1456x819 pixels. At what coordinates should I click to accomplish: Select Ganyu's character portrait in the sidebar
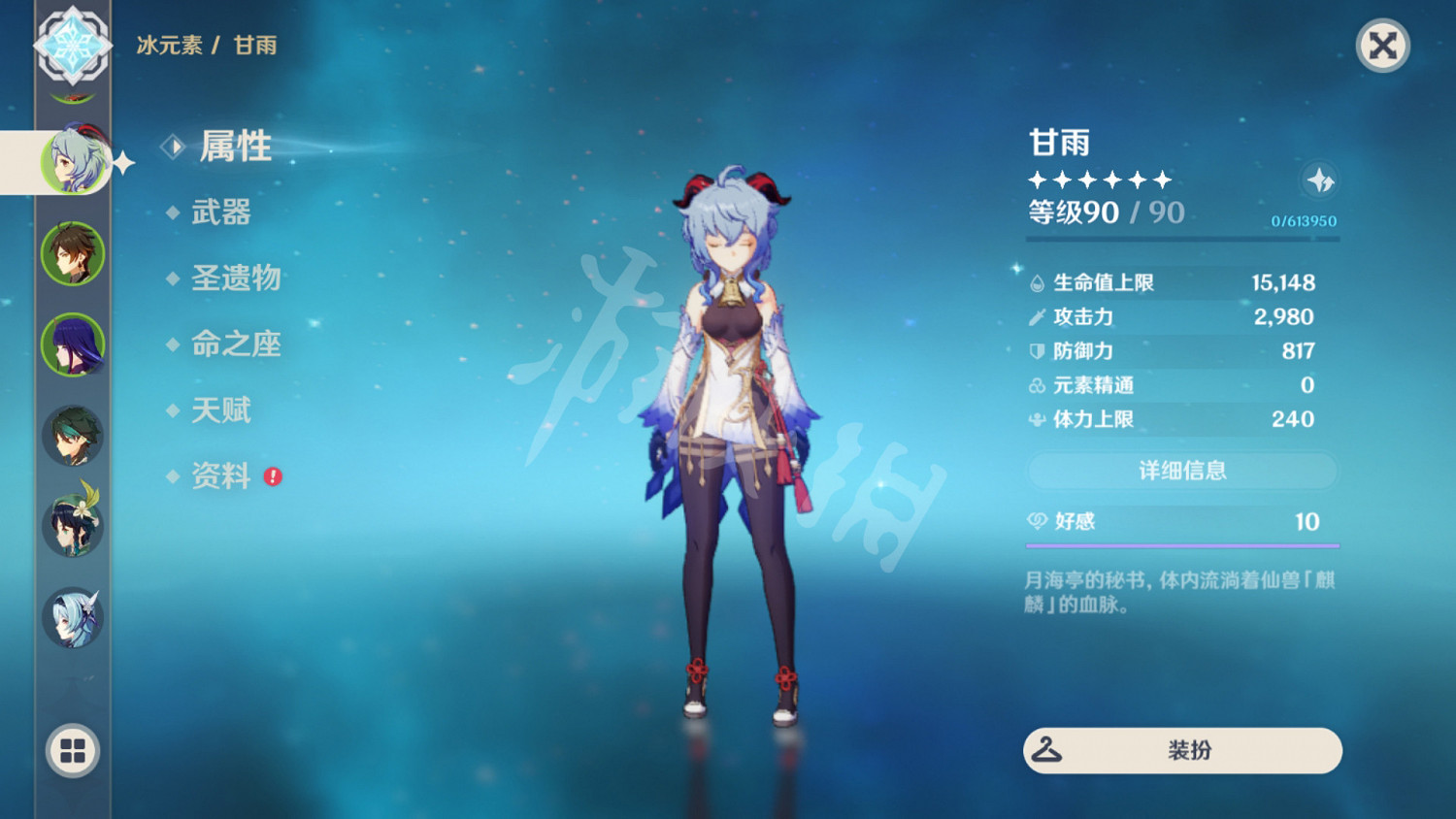73,163
